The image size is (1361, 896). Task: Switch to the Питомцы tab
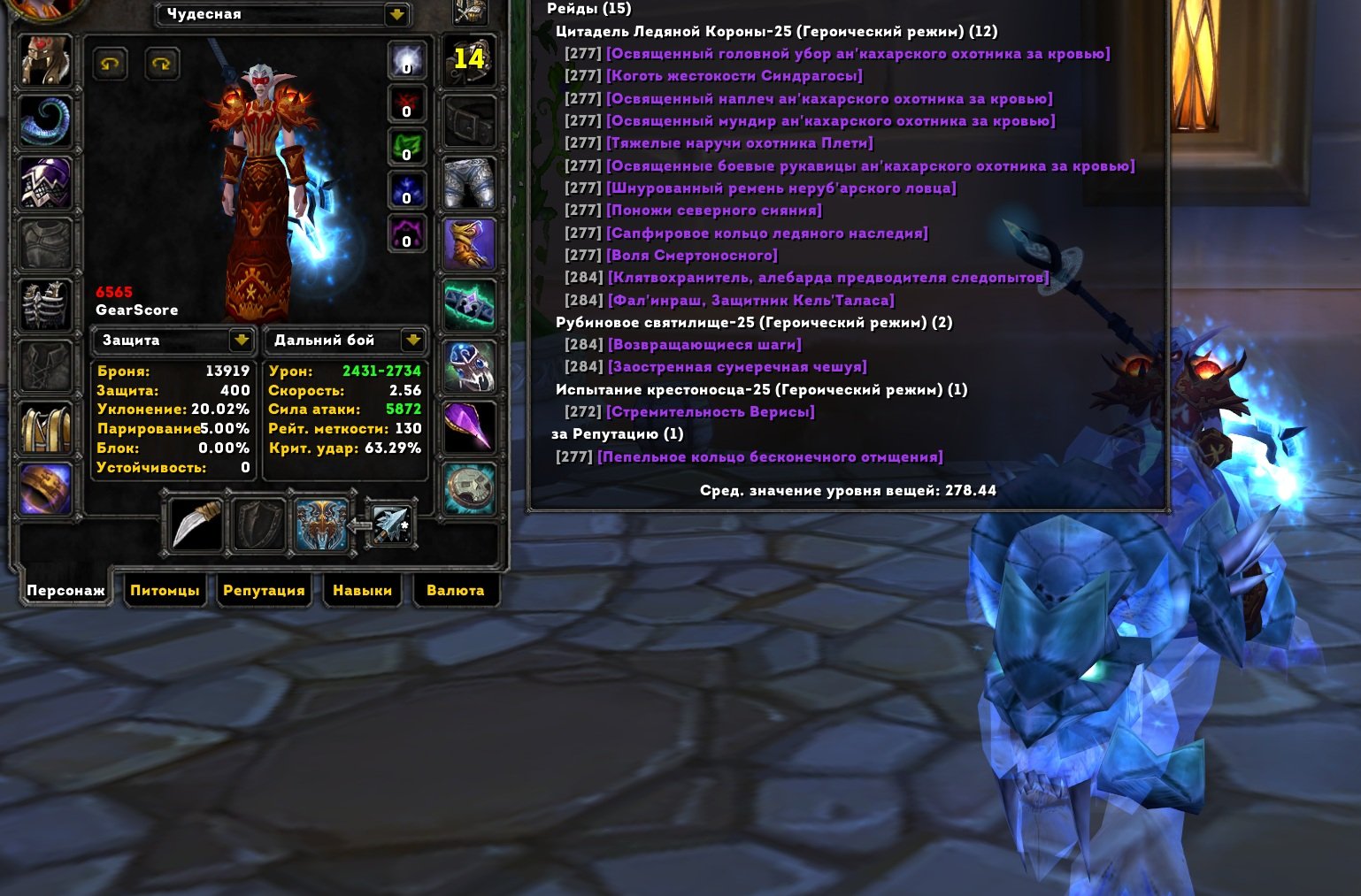pos(165,590)
